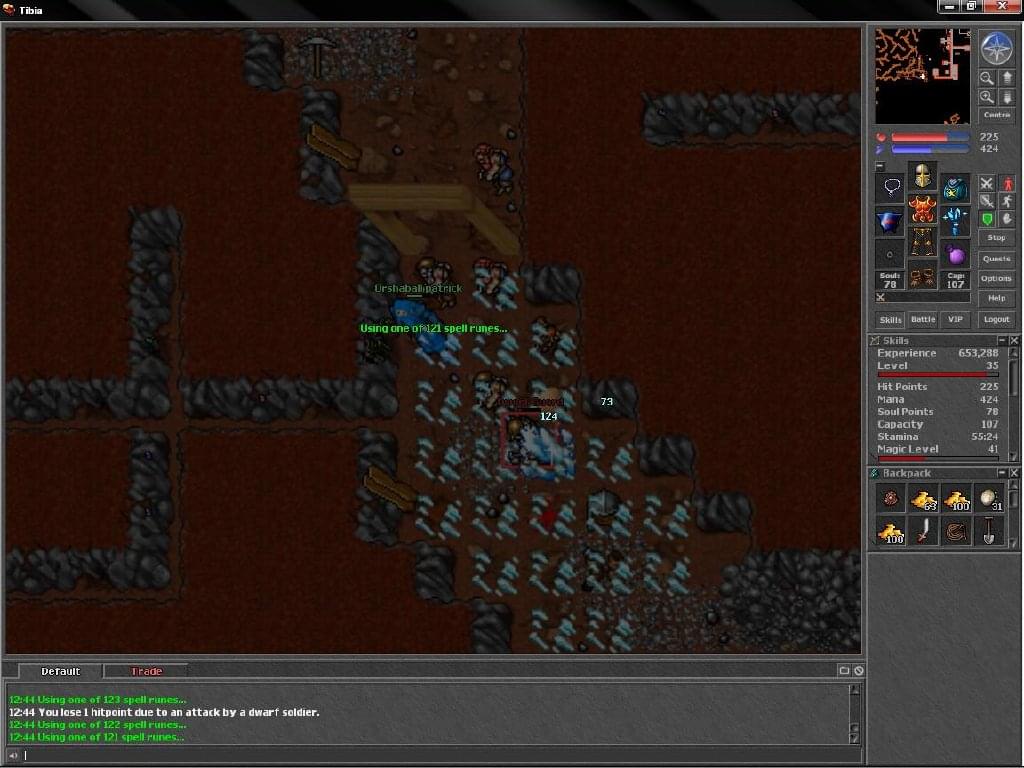This screenshot has width=1024, height=768.
Task: Hit the Stop button
Action: (996, 238)
